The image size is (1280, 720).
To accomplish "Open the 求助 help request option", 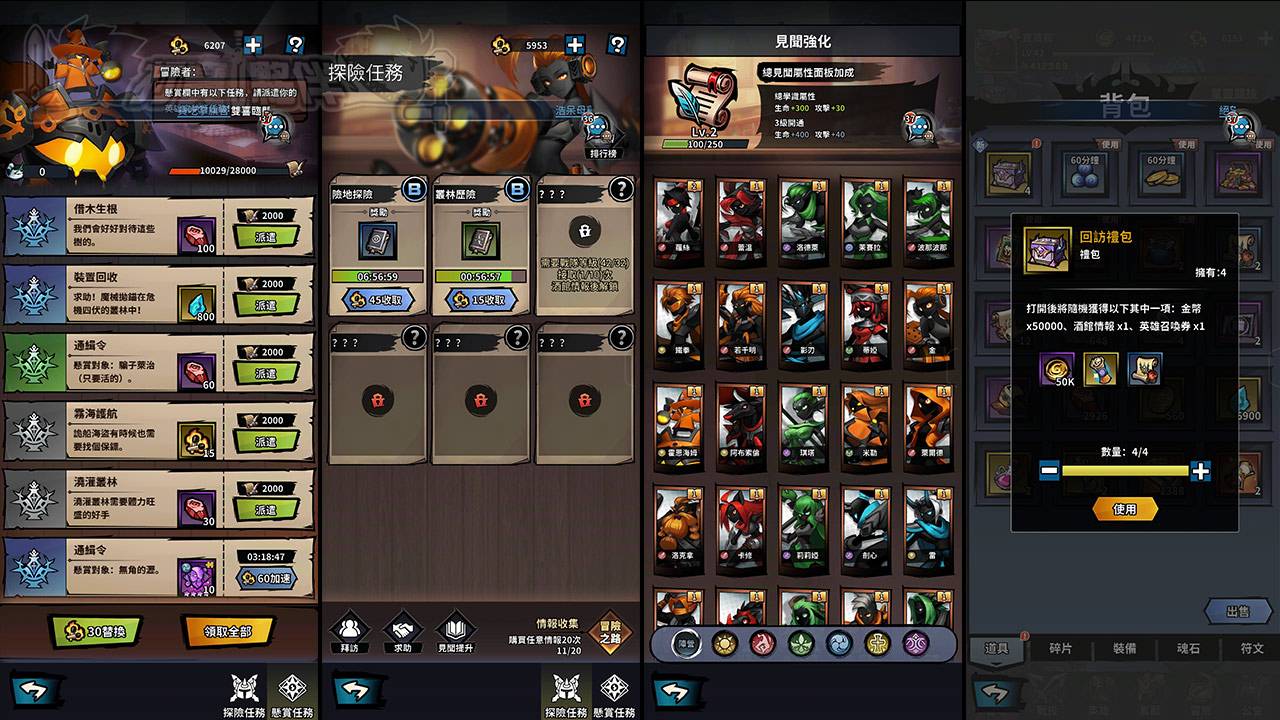I will tap(403, 632).
